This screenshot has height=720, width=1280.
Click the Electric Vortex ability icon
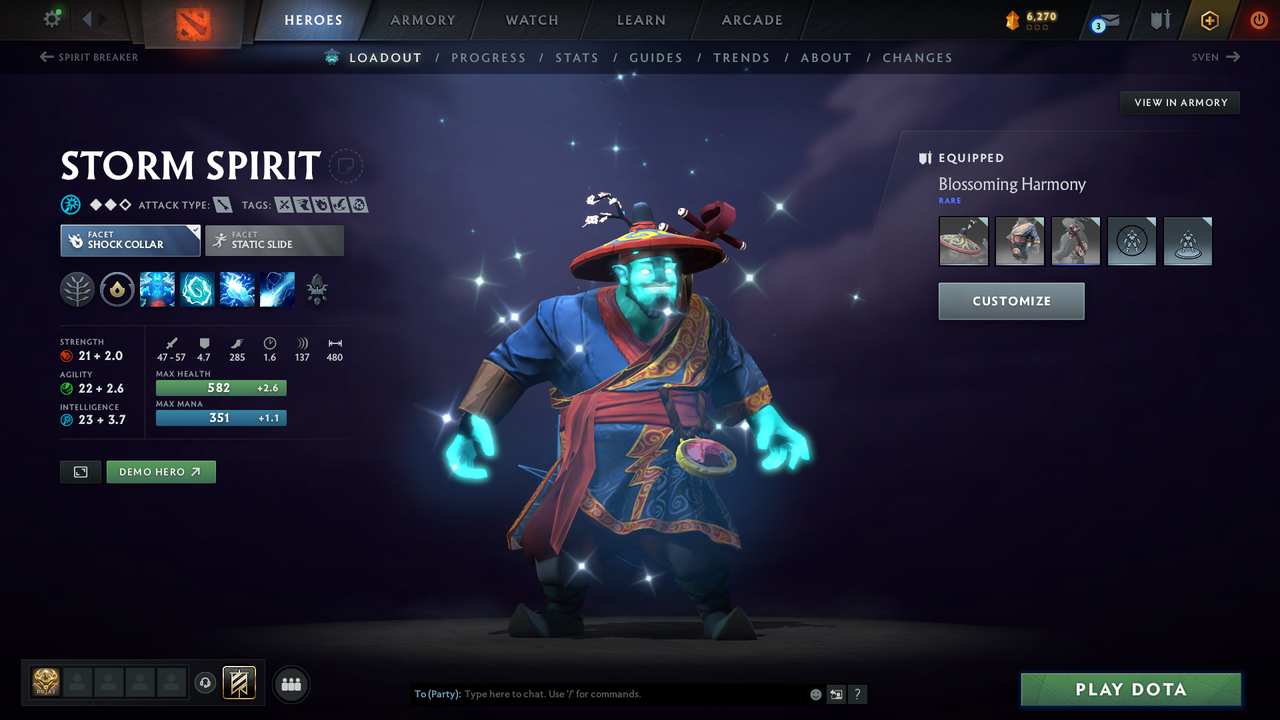point(197,290)
